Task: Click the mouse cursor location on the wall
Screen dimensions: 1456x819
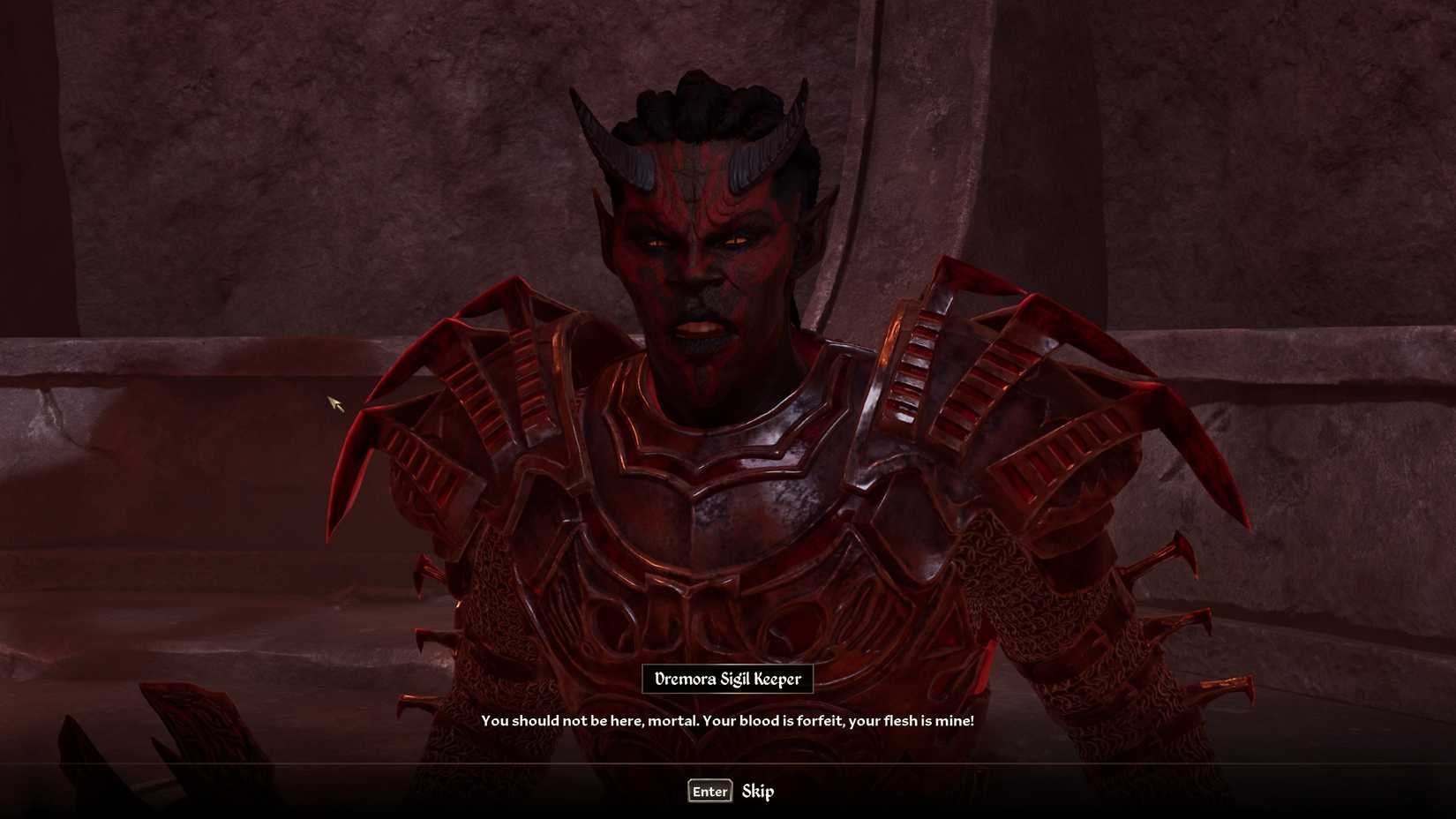Action: [x=335, y=402]
